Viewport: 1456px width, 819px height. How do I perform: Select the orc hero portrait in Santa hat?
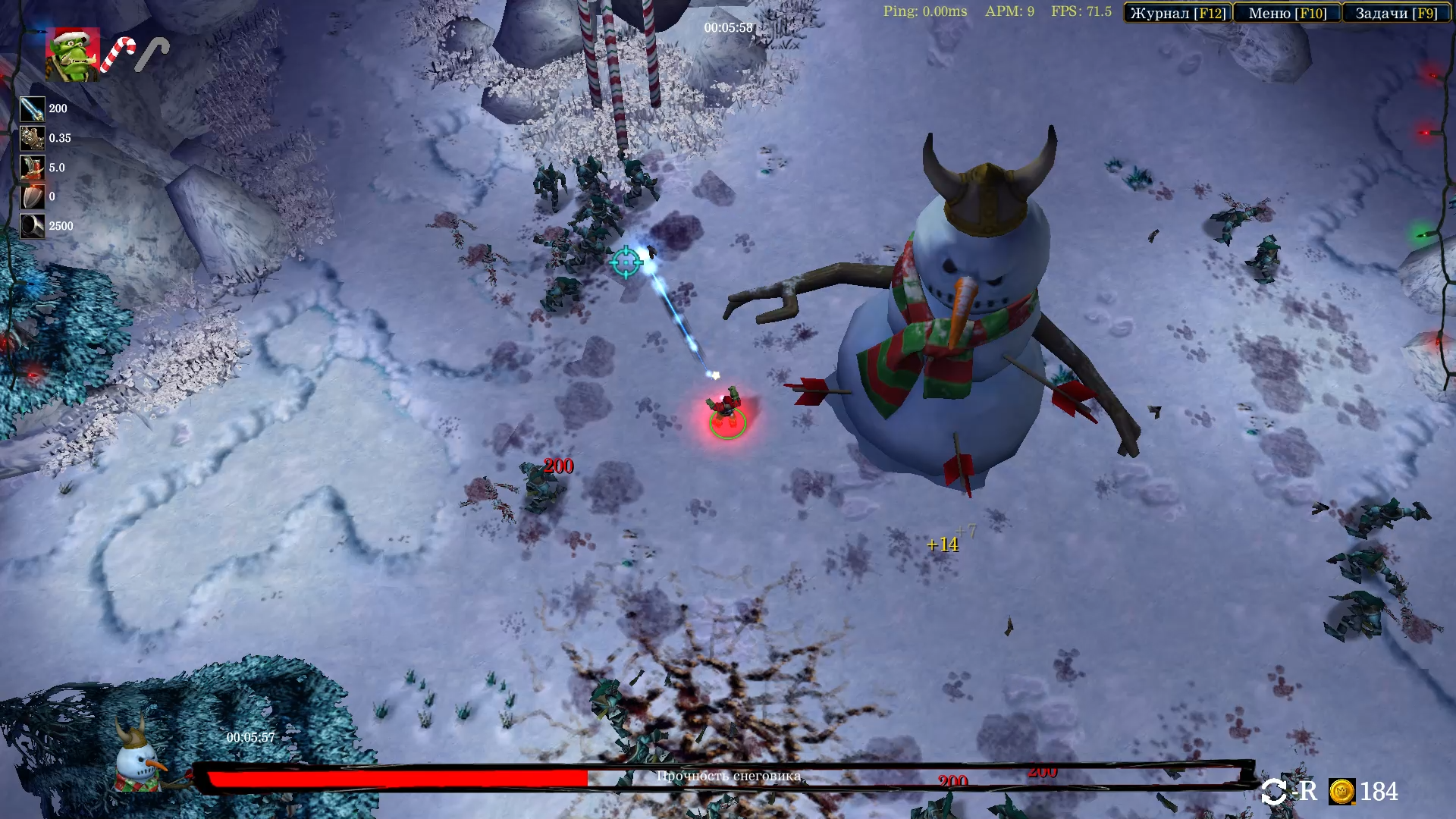[x=73, y=55]
